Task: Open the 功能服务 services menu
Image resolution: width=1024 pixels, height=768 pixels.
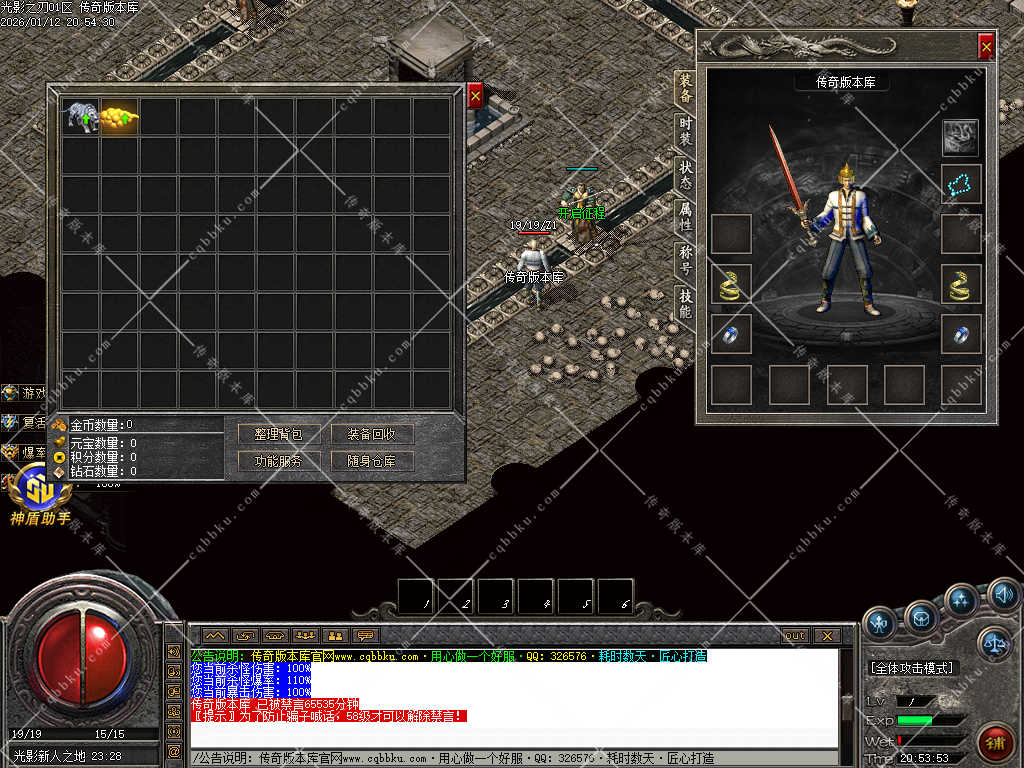Action: 271,461
